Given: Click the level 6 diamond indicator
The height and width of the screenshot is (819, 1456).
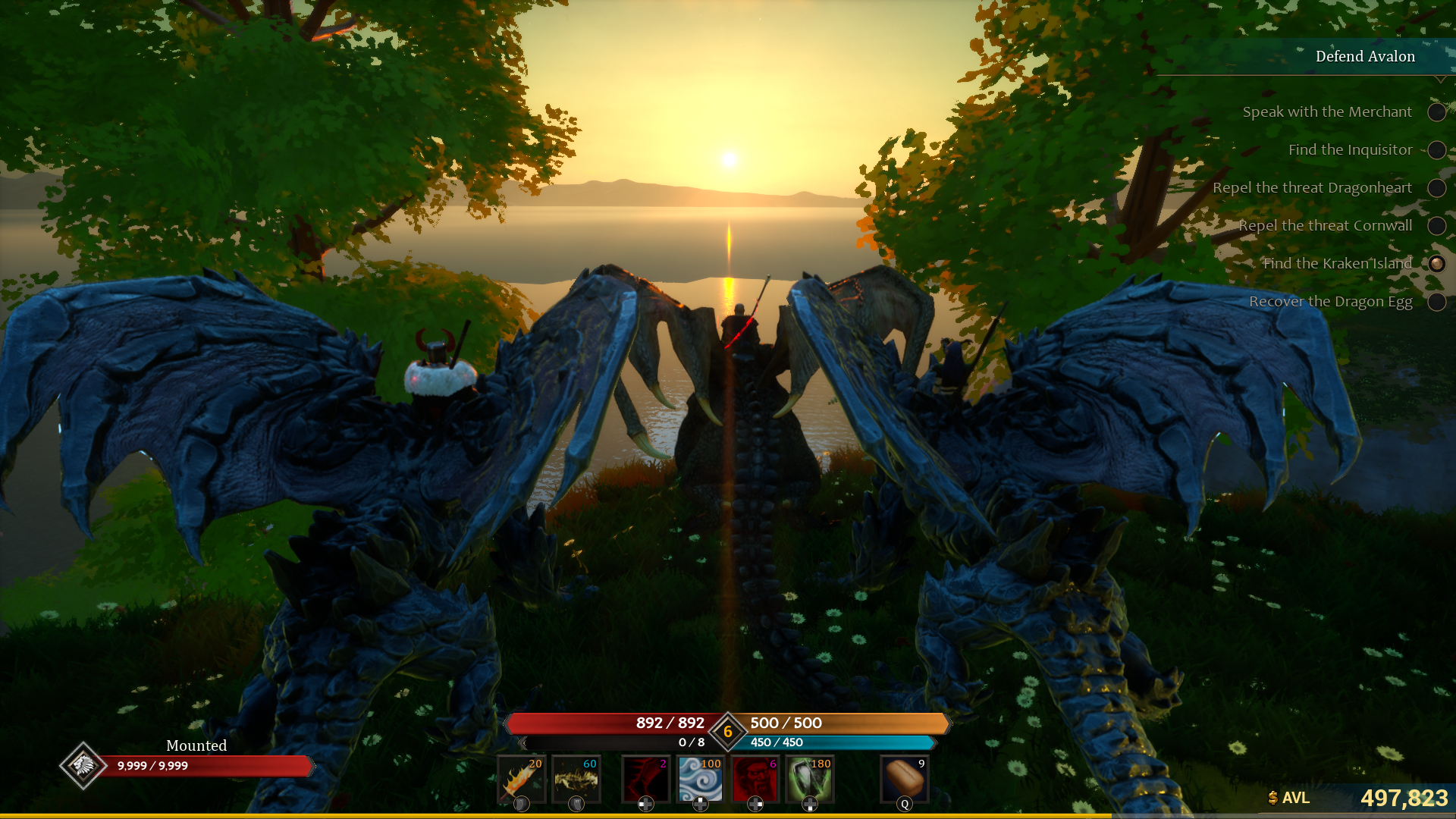Looking at the screenshot, I should (x=728, y=730).
